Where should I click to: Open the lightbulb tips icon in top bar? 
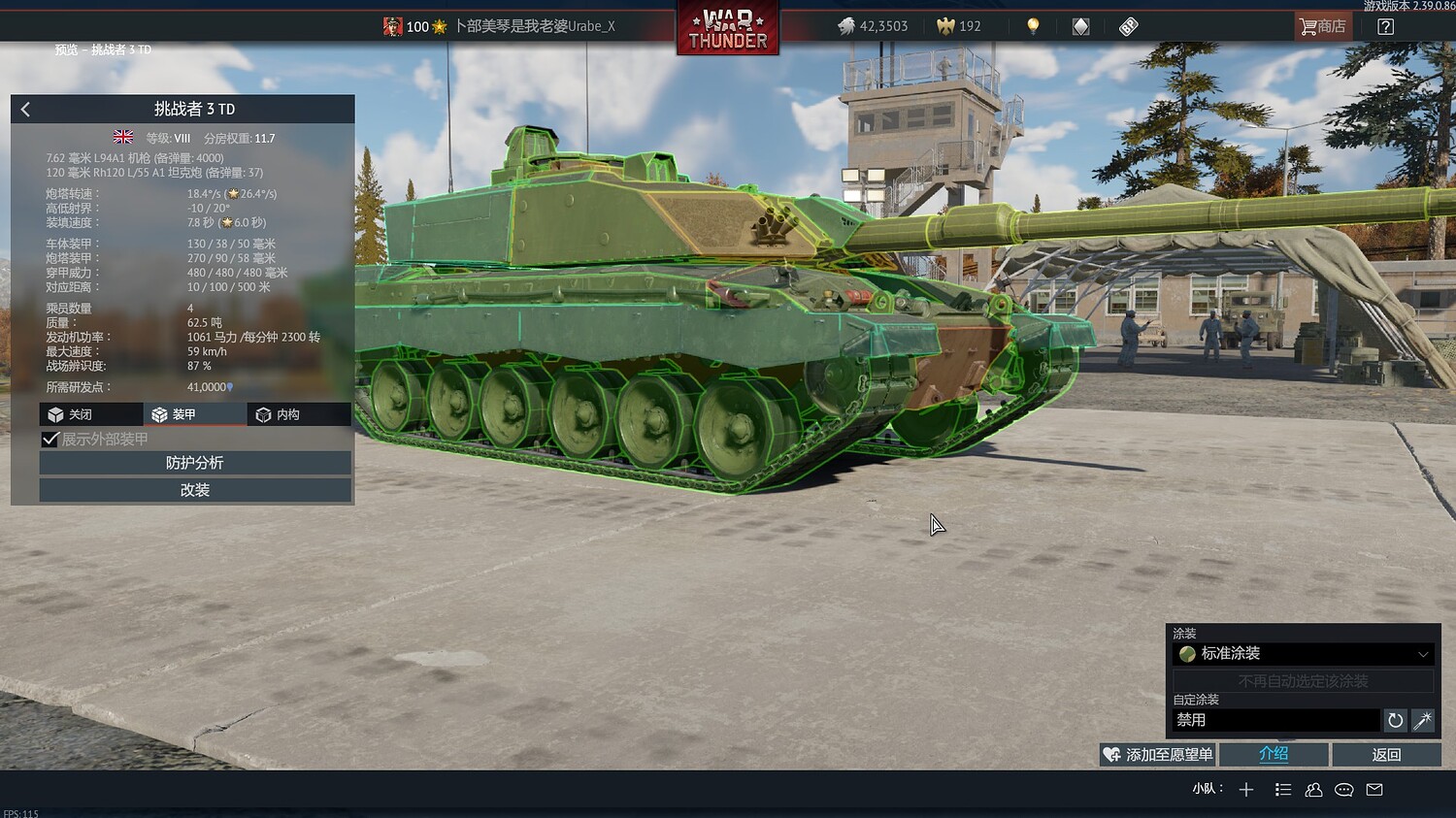[x=1033, y=26]
